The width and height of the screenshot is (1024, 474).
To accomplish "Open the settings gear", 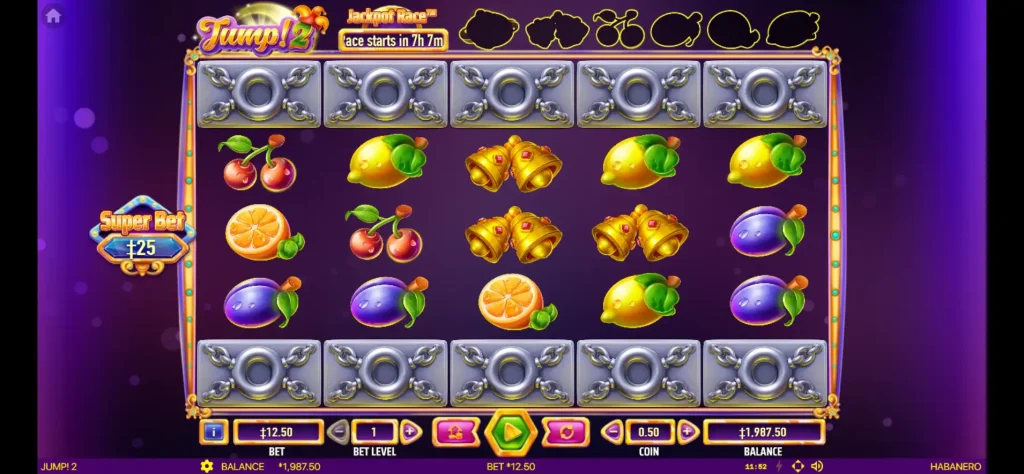I will pyautogui.click(x=207, y=466).
